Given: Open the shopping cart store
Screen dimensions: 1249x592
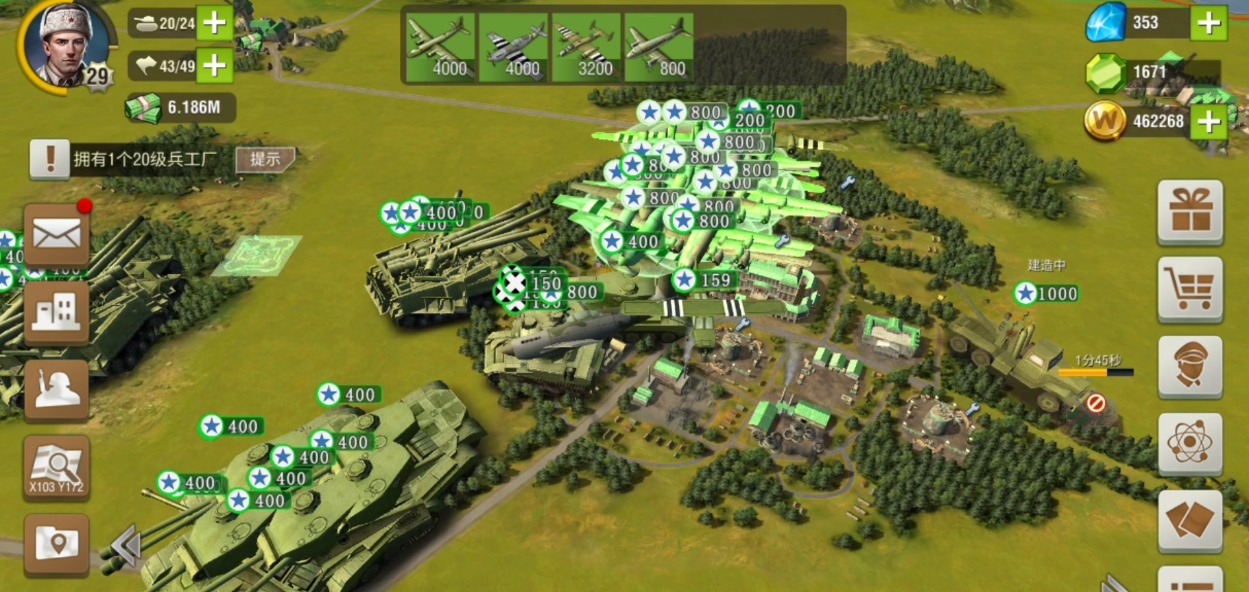Looking at the screenshot, I should (1190, 289).
